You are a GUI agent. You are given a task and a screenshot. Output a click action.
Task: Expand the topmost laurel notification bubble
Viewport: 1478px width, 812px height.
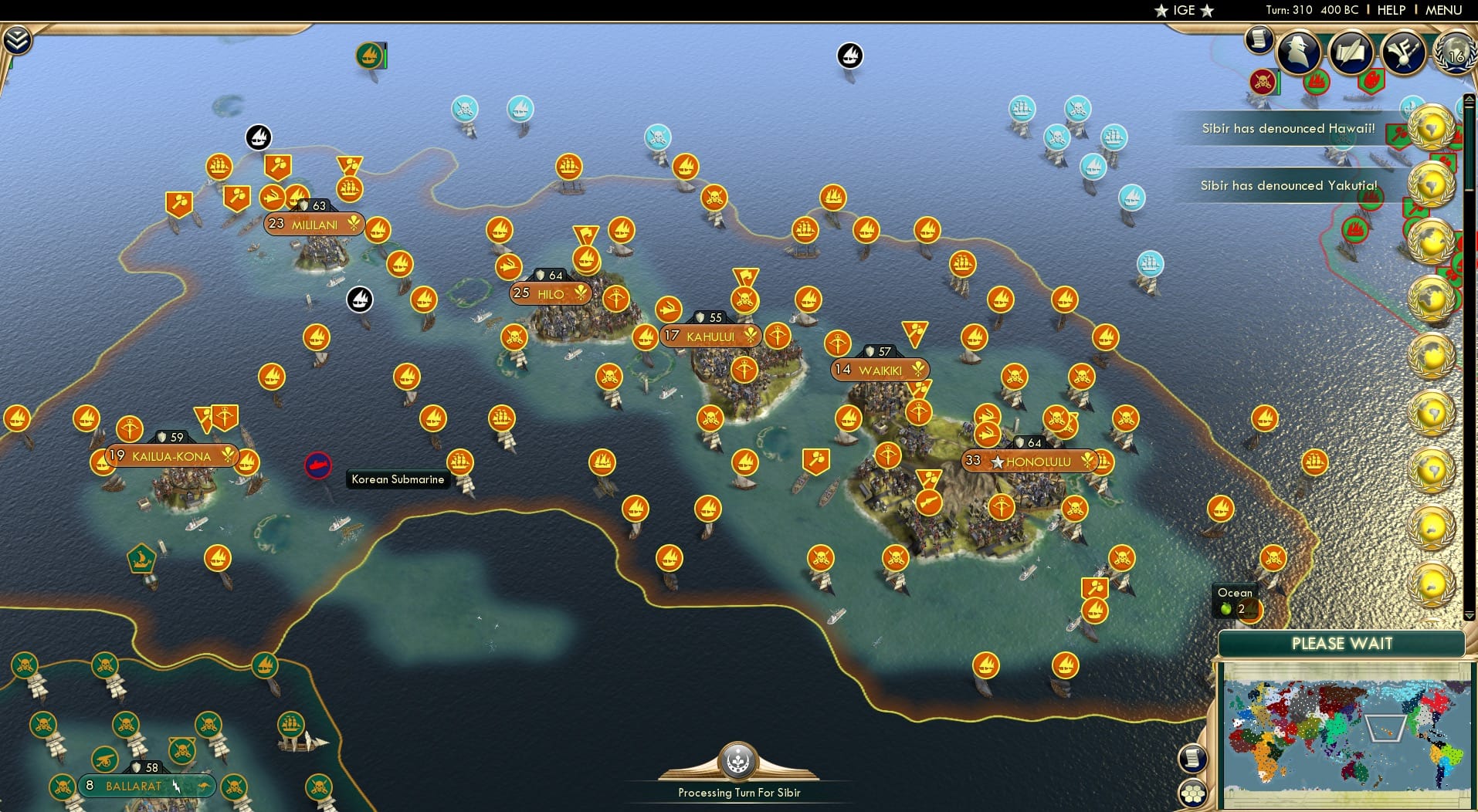pos(1431,127)
